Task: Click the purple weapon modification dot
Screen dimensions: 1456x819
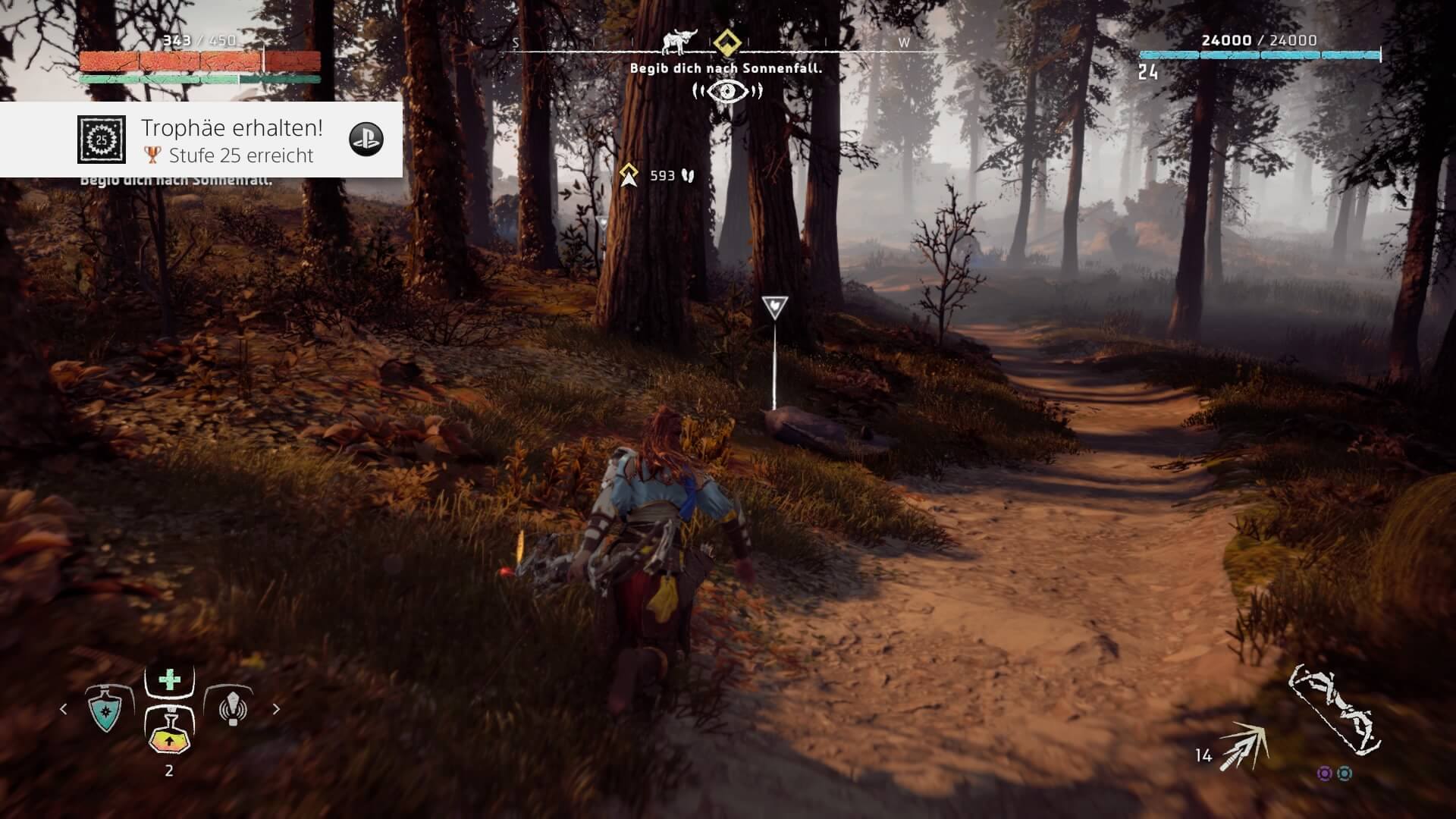Action: click(1324, 773)
